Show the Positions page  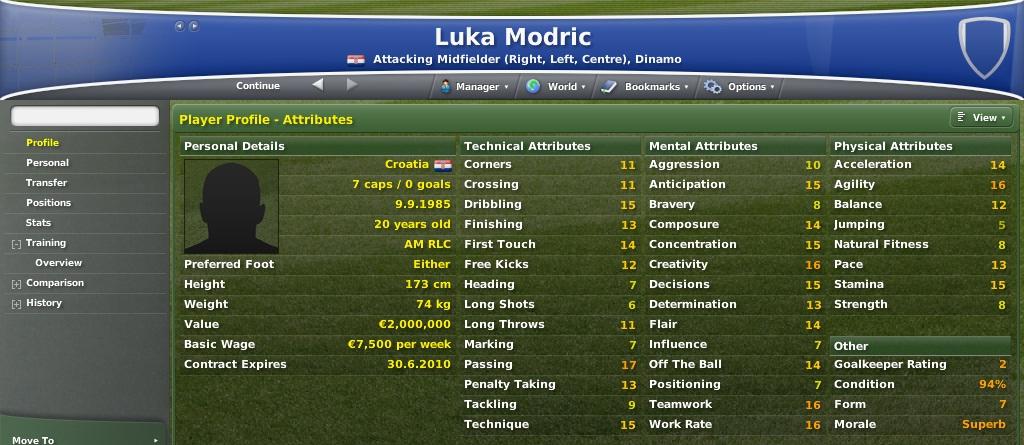[x=49, y=203]
